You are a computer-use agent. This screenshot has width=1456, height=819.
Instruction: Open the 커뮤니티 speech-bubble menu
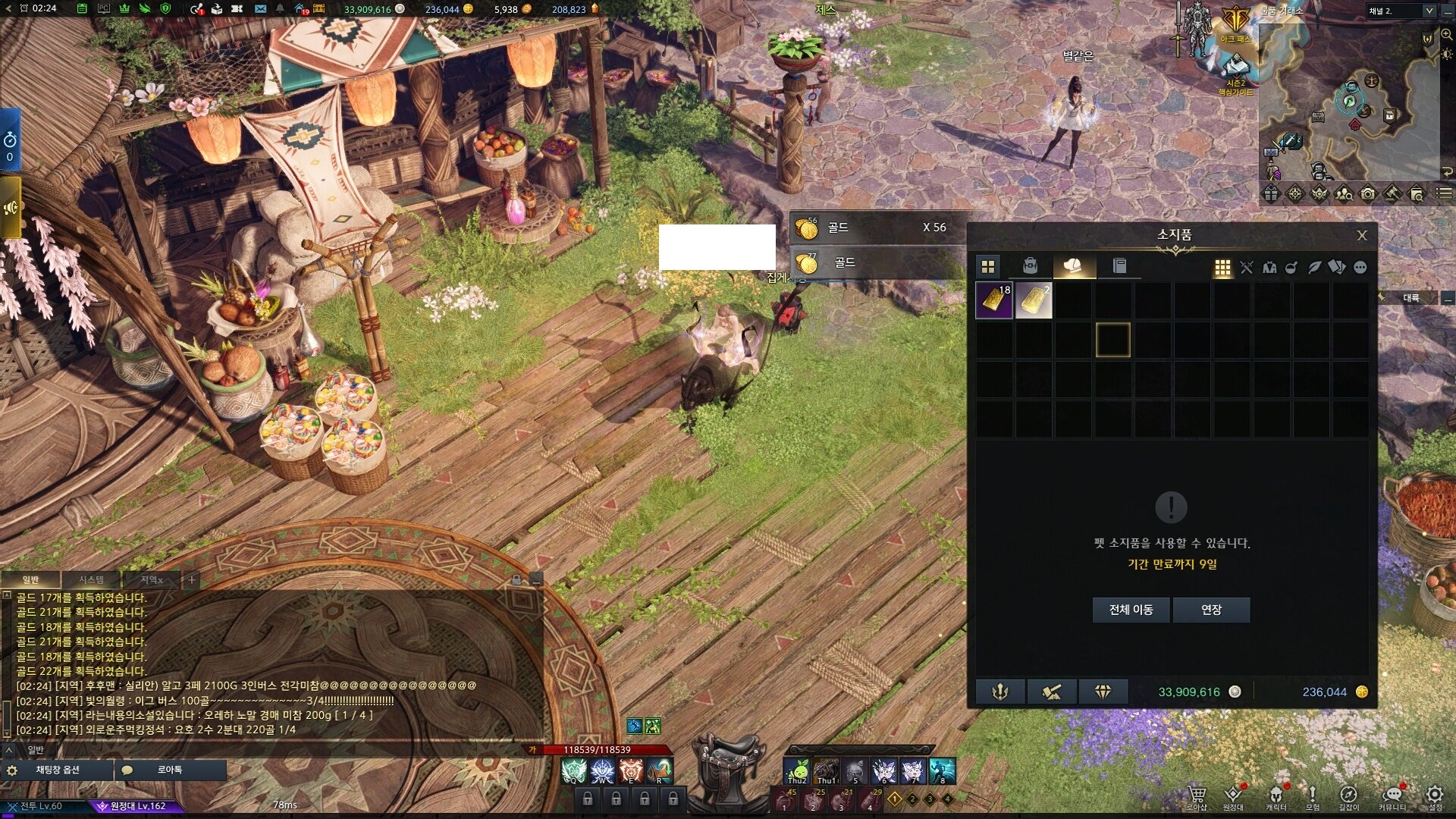pyautogui.click(x=1392, y=795)
